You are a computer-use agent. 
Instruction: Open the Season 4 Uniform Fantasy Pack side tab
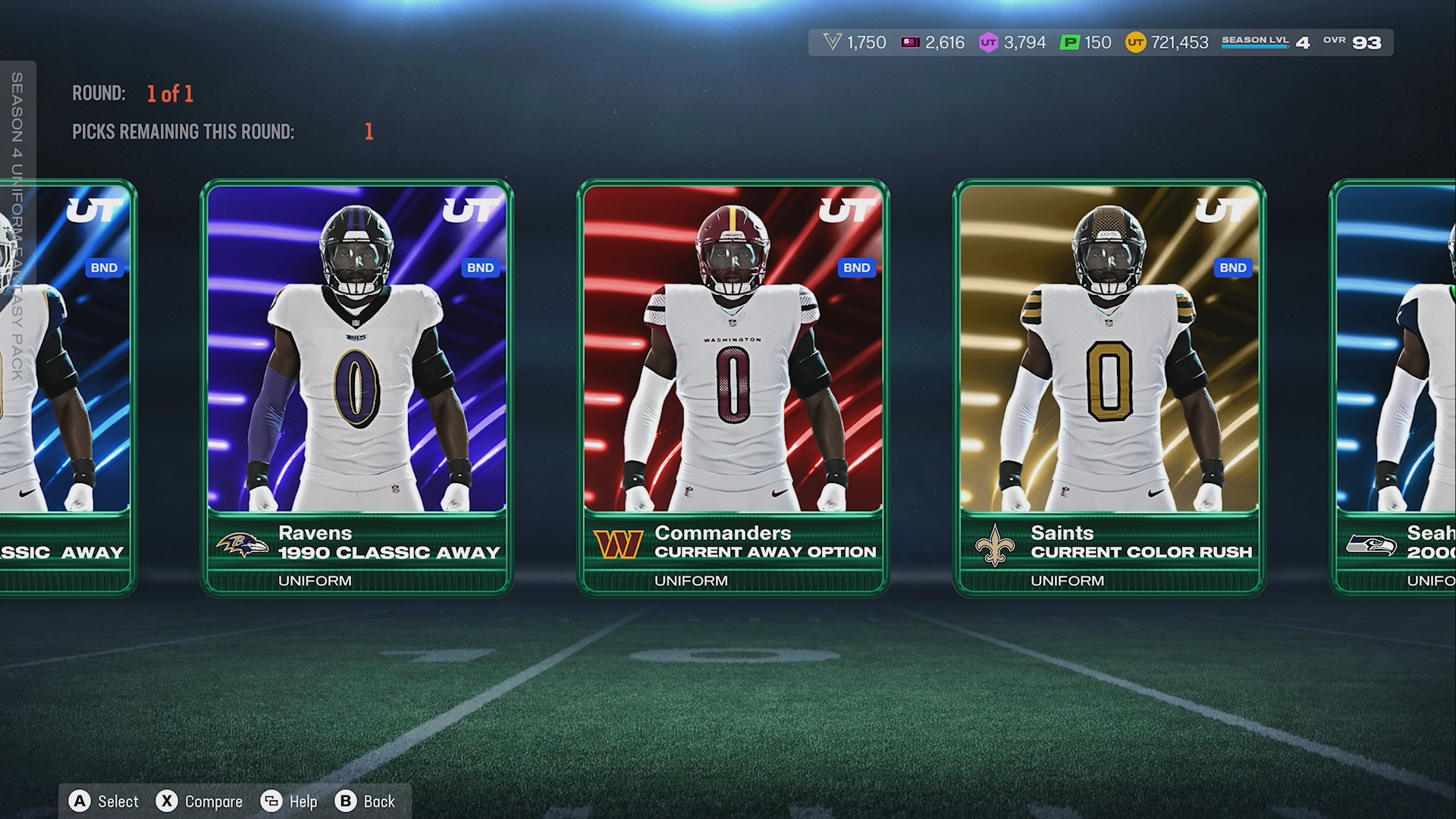[17, 227]
